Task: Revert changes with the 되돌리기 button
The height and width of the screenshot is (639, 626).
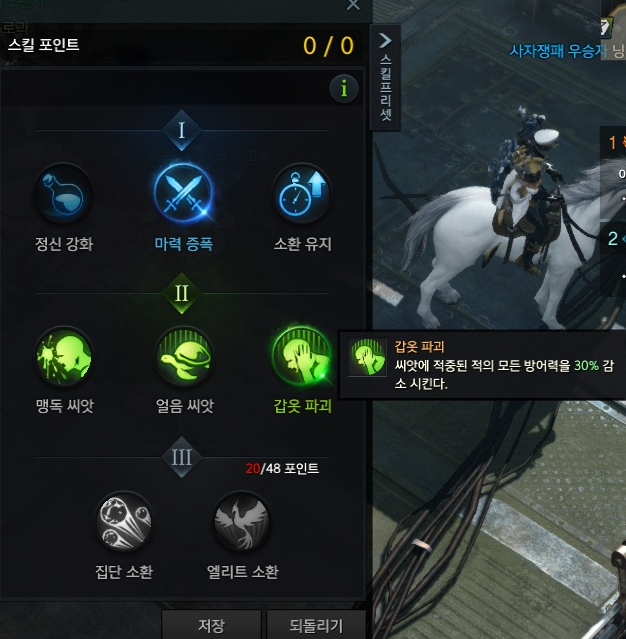Action: click(x=318, y=626)
